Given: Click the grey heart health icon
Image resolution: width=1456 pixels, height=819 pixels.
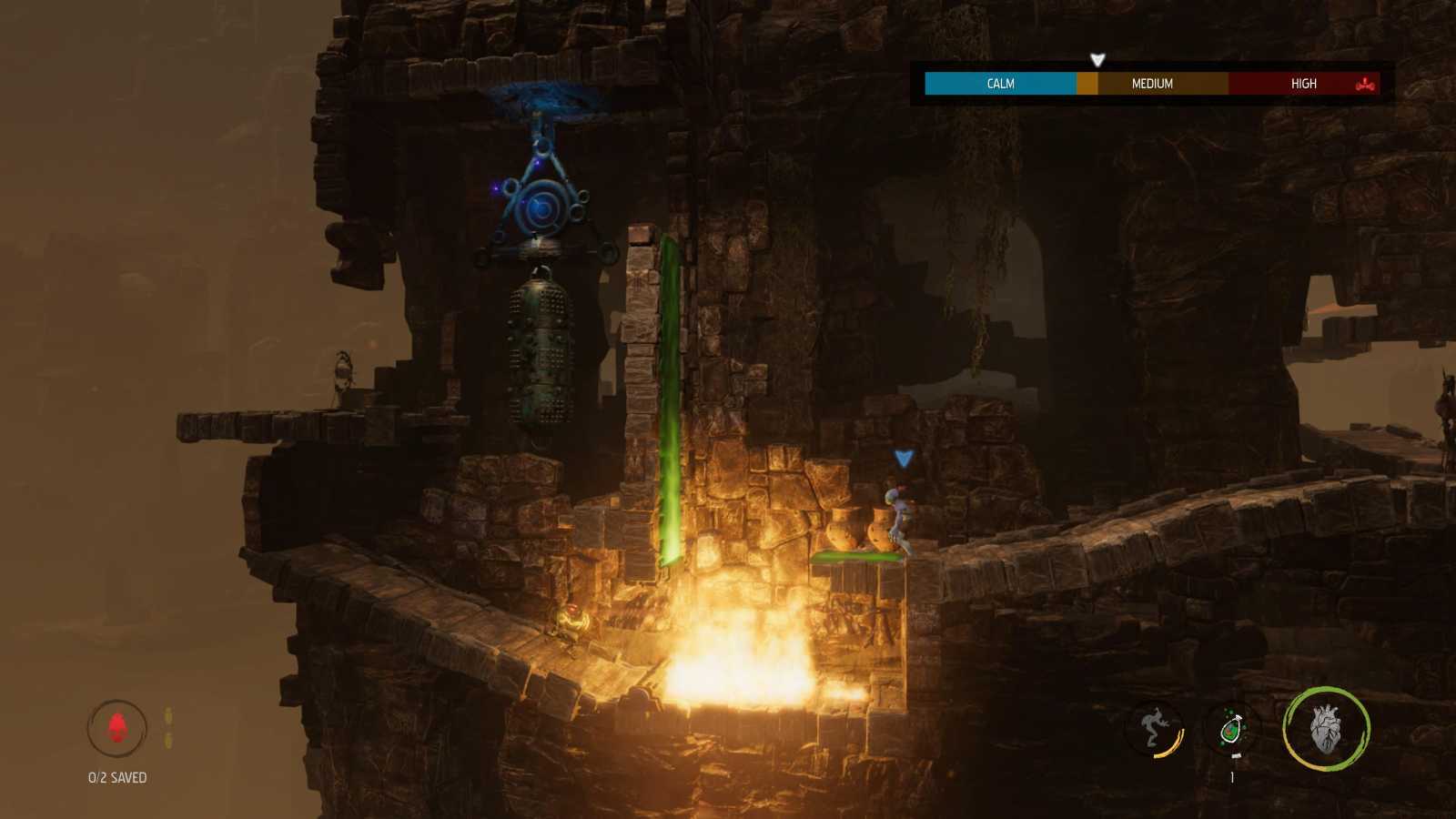Looking at the screenshot, I should 1325,730.
